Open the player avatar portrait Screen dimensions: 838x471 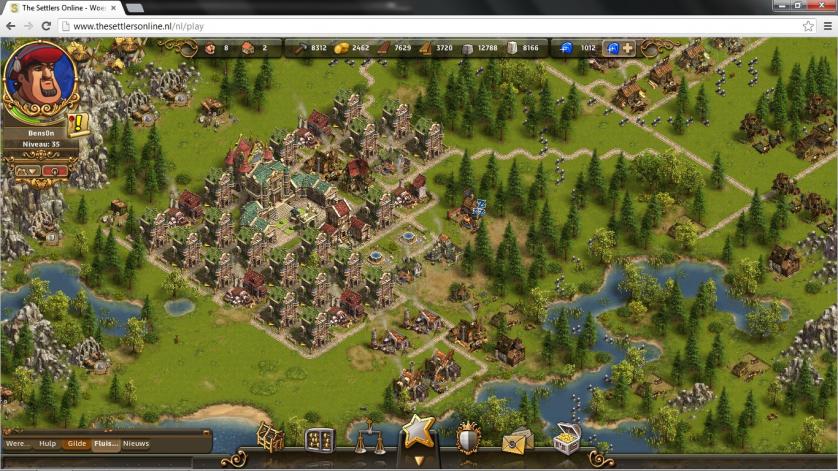(40, 82)
